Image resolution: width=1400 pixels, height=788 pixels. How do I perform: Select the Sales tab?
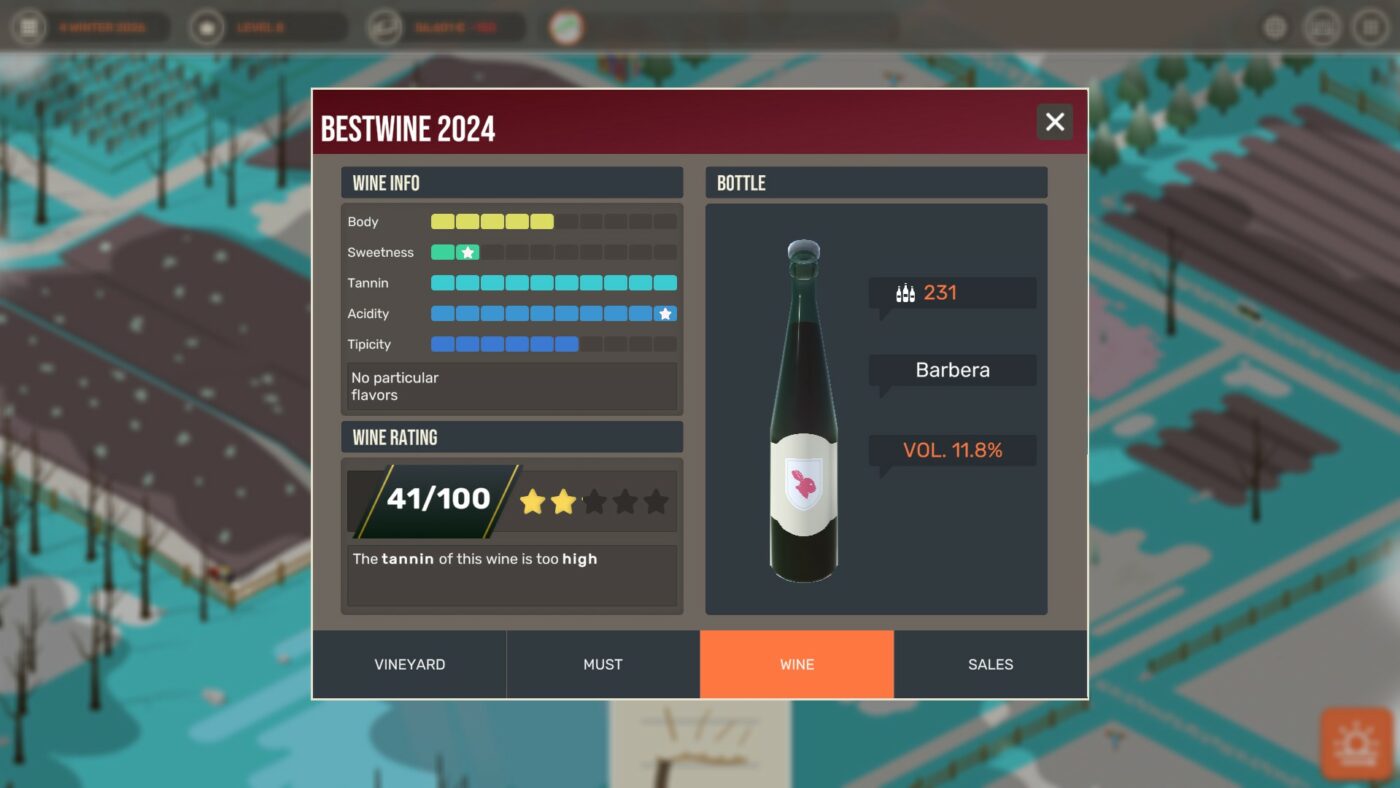point(990,663)
